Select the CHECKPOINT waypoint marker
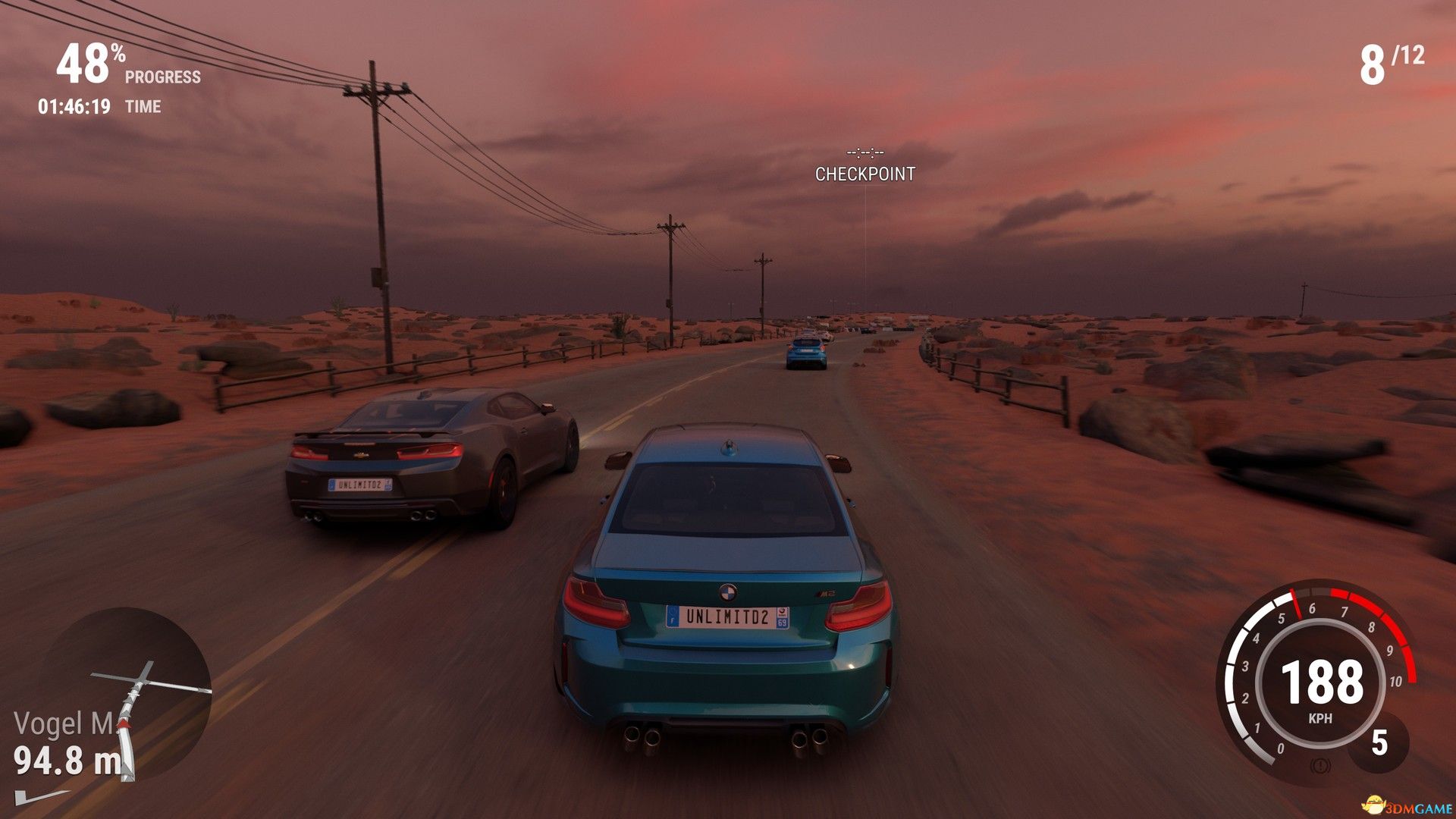 click(864, 174)
